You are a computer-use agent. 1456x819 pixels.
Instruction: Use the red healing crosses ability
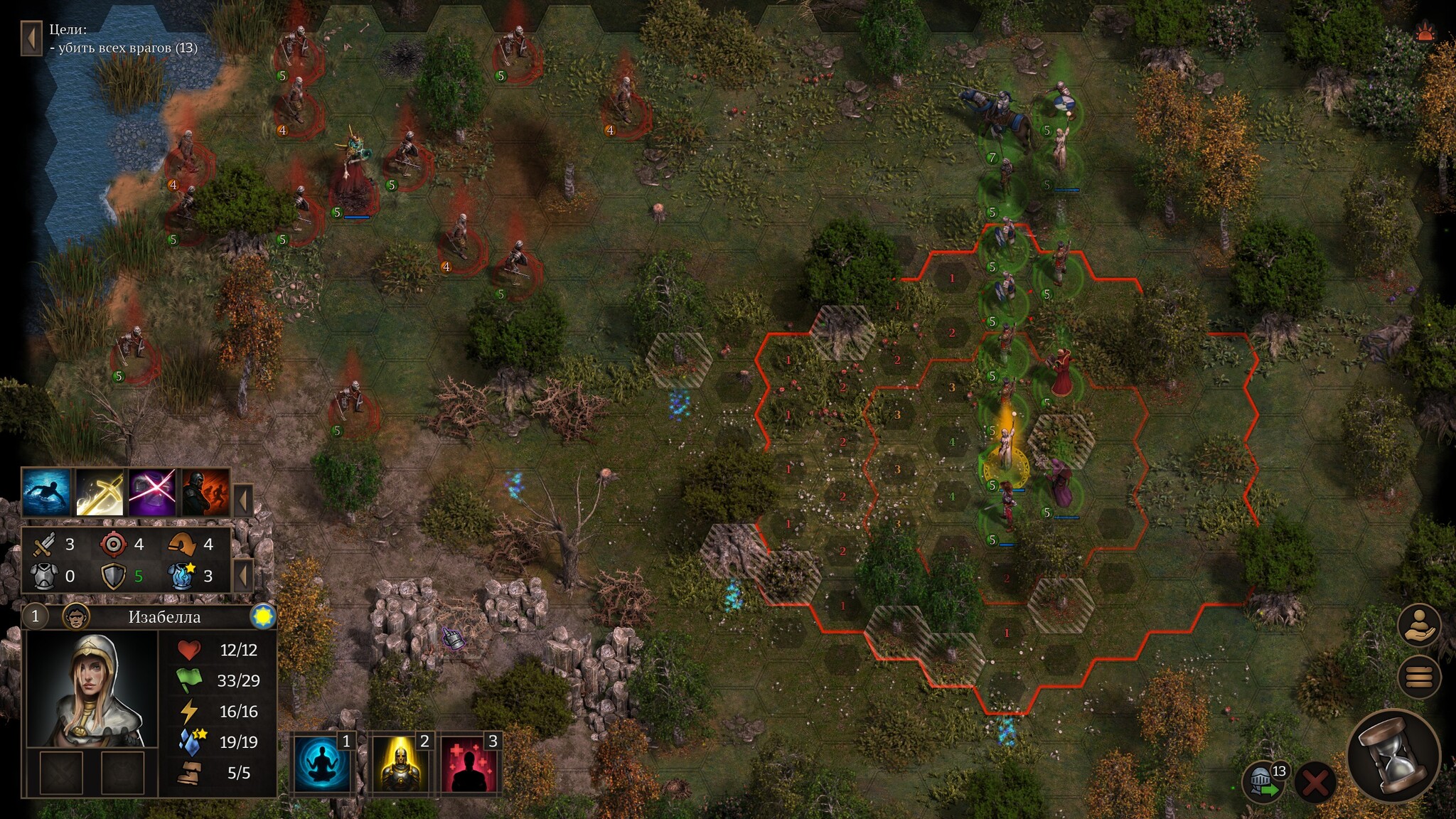[x=470, y=764]
